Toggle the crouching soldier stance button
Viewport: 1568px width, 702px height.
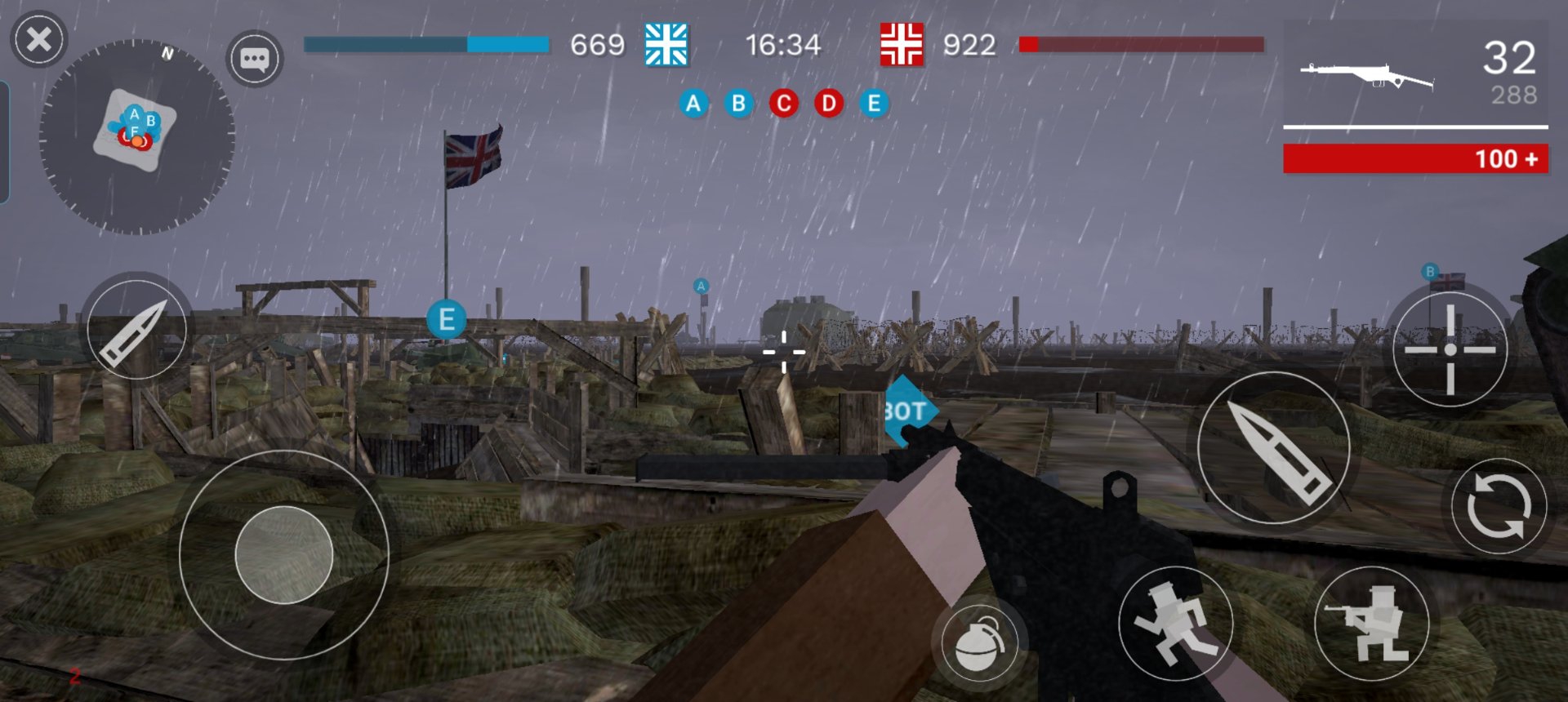click(1372, 624)
